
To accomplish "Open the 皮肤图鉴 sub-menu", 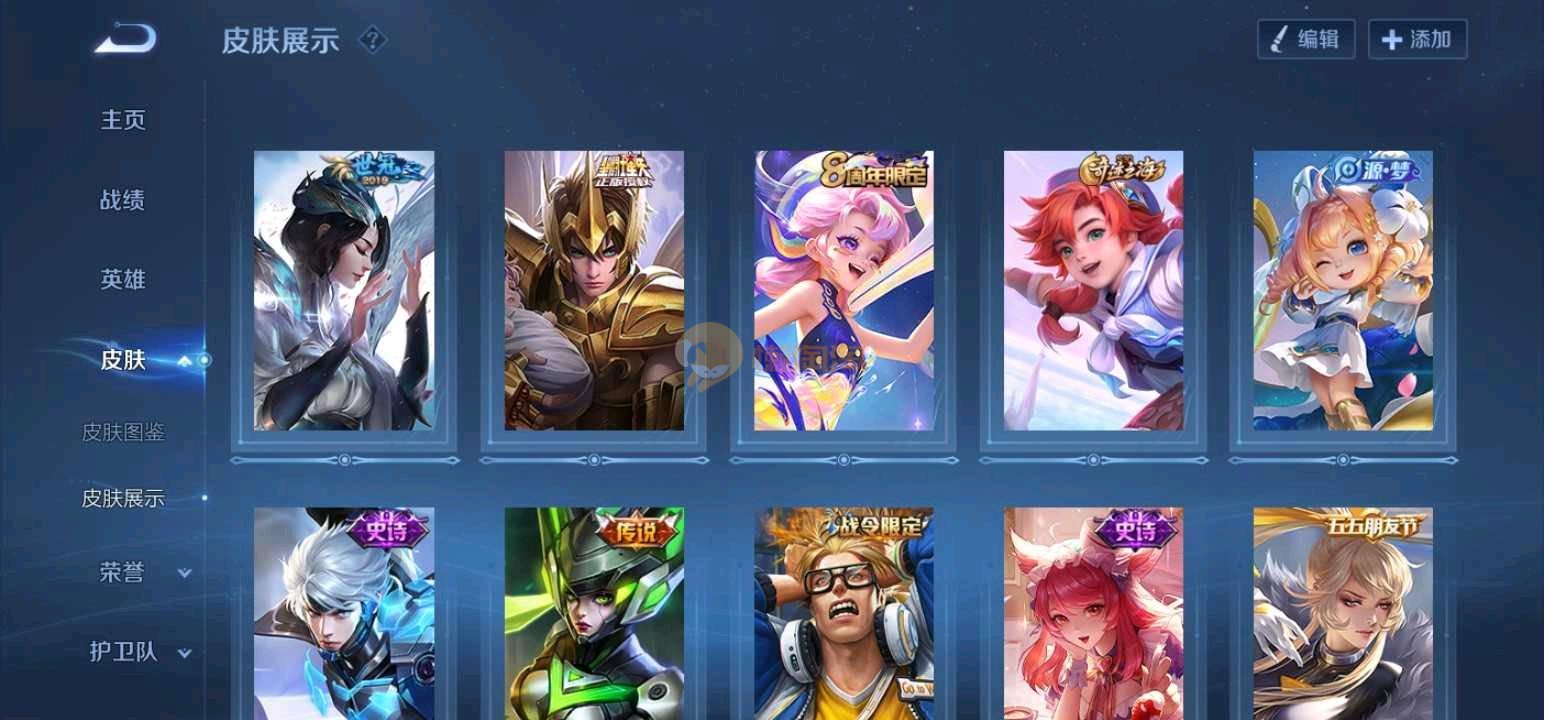I will (123, 432).
